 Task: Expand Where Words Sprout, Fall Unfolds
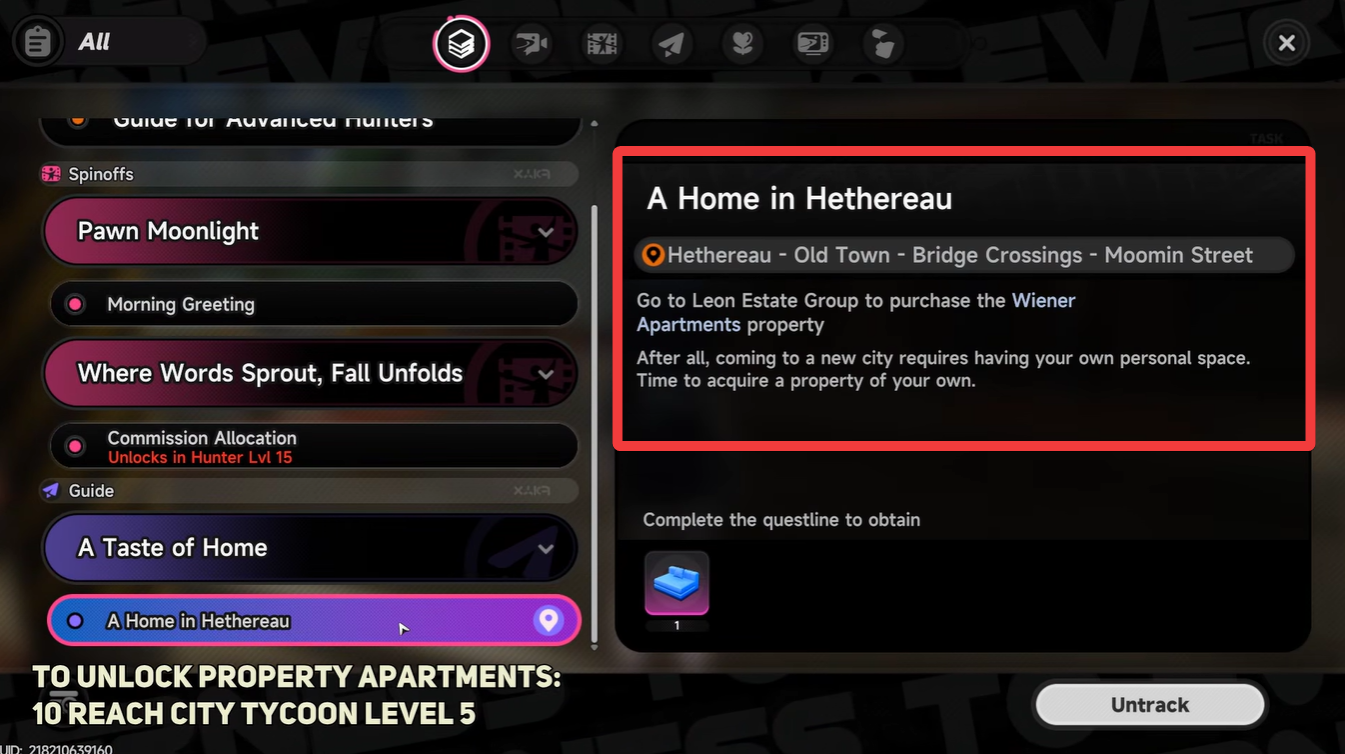(546, 373)
